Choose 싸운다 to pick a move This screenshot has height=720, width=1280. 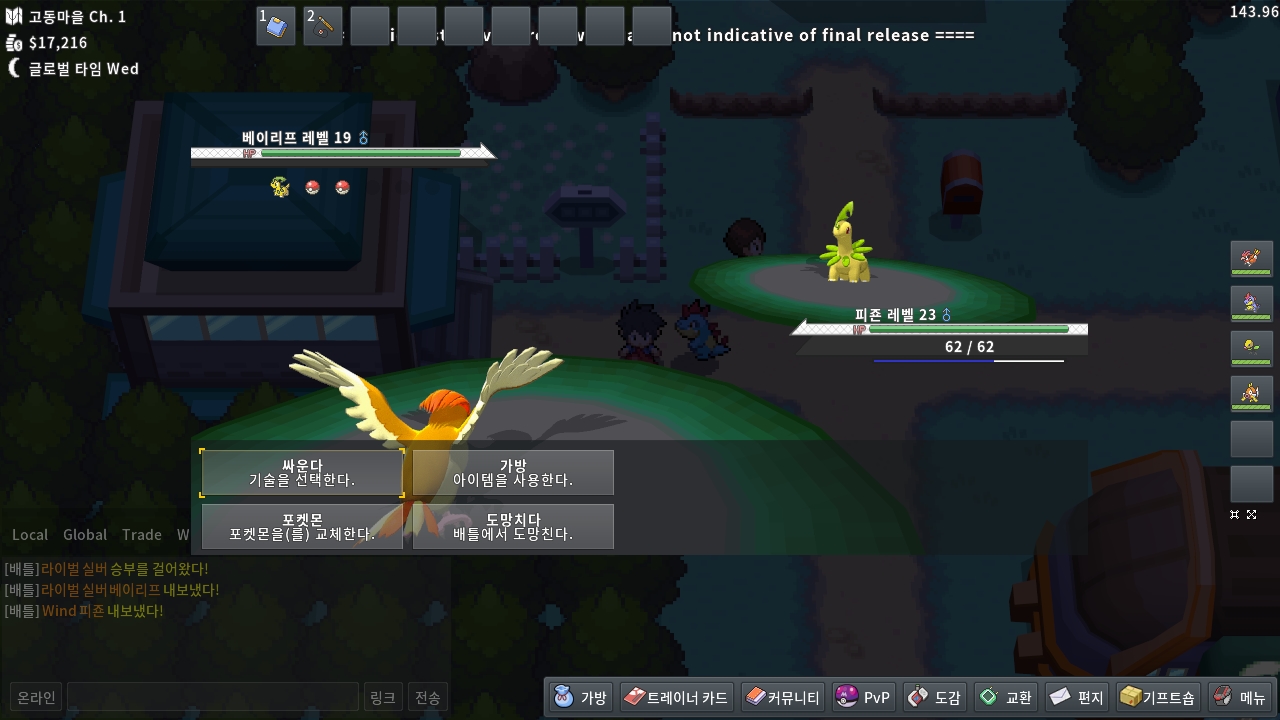tap(302, 473)
